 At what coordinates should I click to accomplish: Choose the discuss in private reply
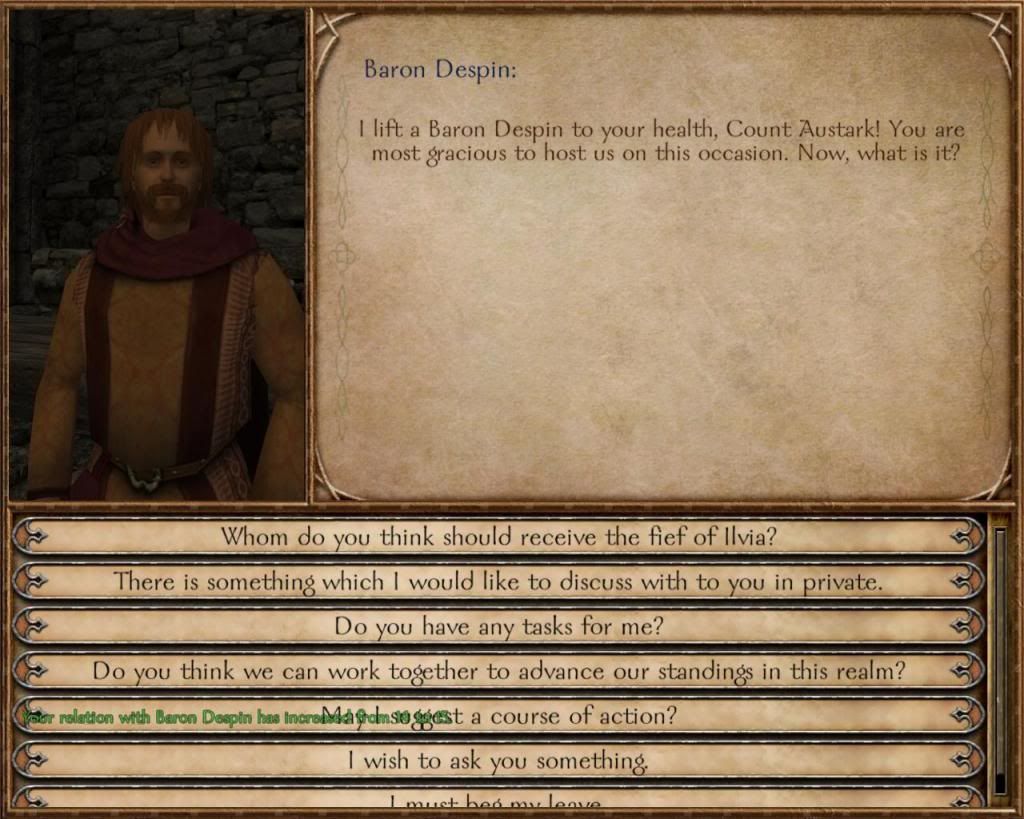(498, 581)
